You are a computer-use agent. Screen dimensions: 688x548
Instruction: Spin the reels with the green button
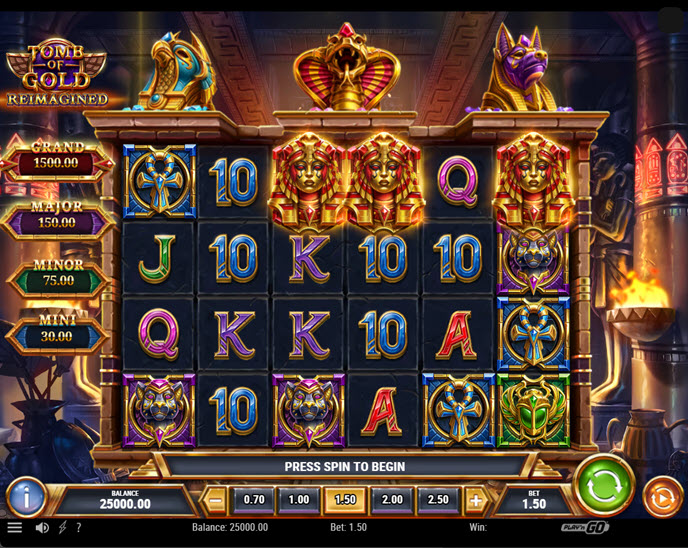(x=604, y=484)
